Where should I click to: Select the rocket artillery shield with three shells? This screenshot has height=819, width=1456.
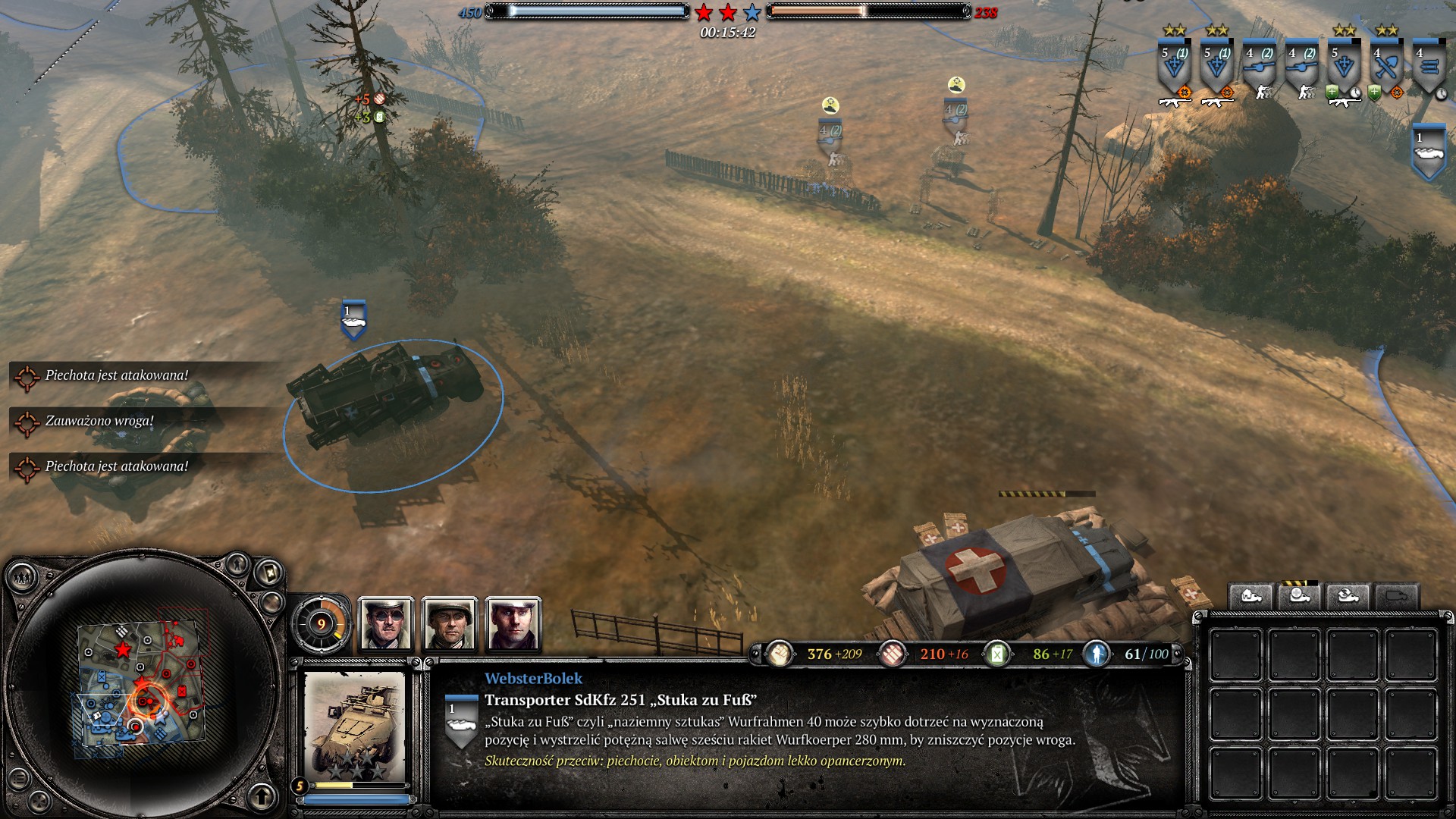point(1429,67)
